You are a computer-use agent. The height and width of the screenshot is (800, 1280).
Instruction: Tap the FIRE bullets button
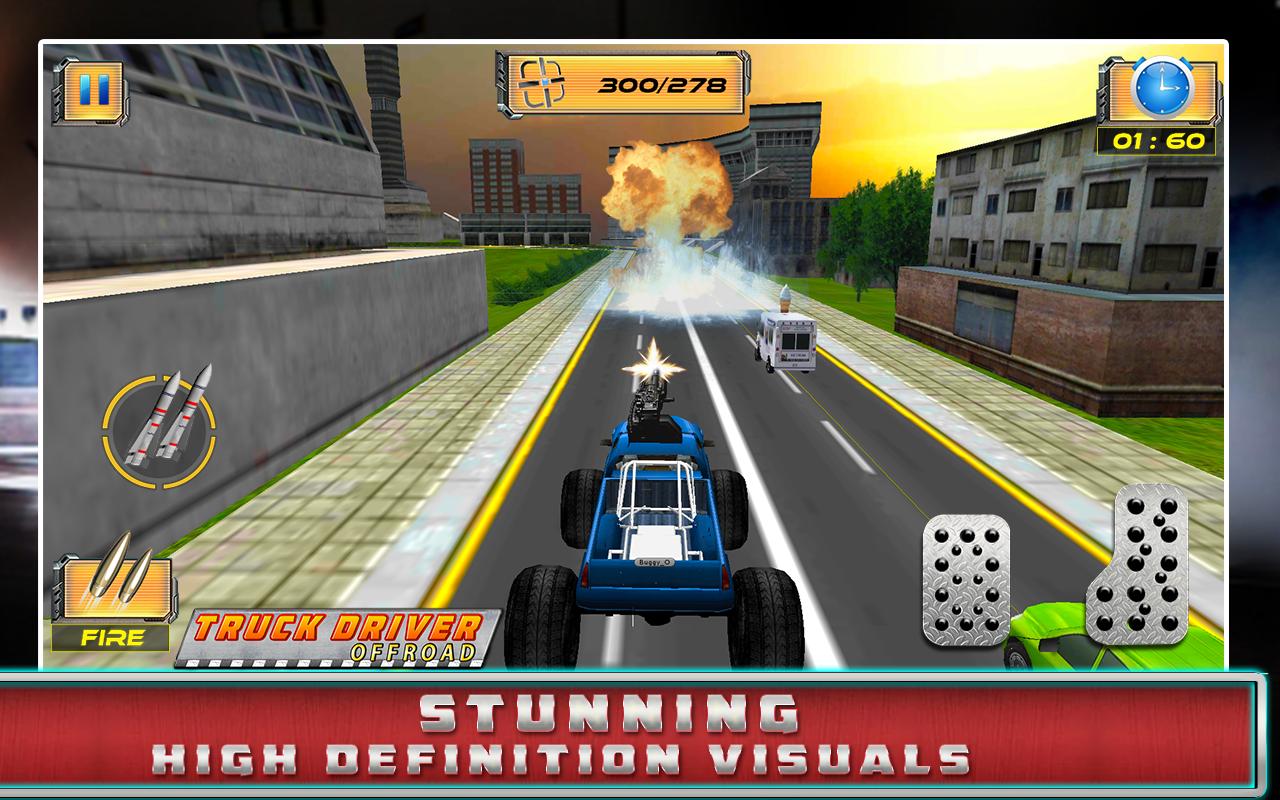pyautogui.click(x=111, y=598)
